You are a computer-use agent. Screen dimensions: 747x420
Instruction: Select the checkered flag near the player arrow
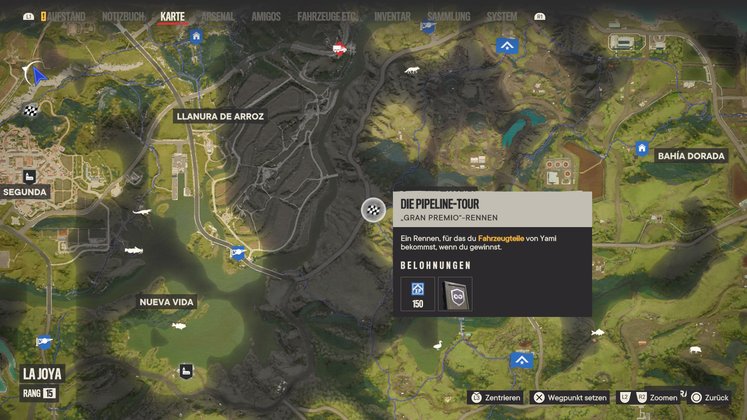tap(32, 110)
